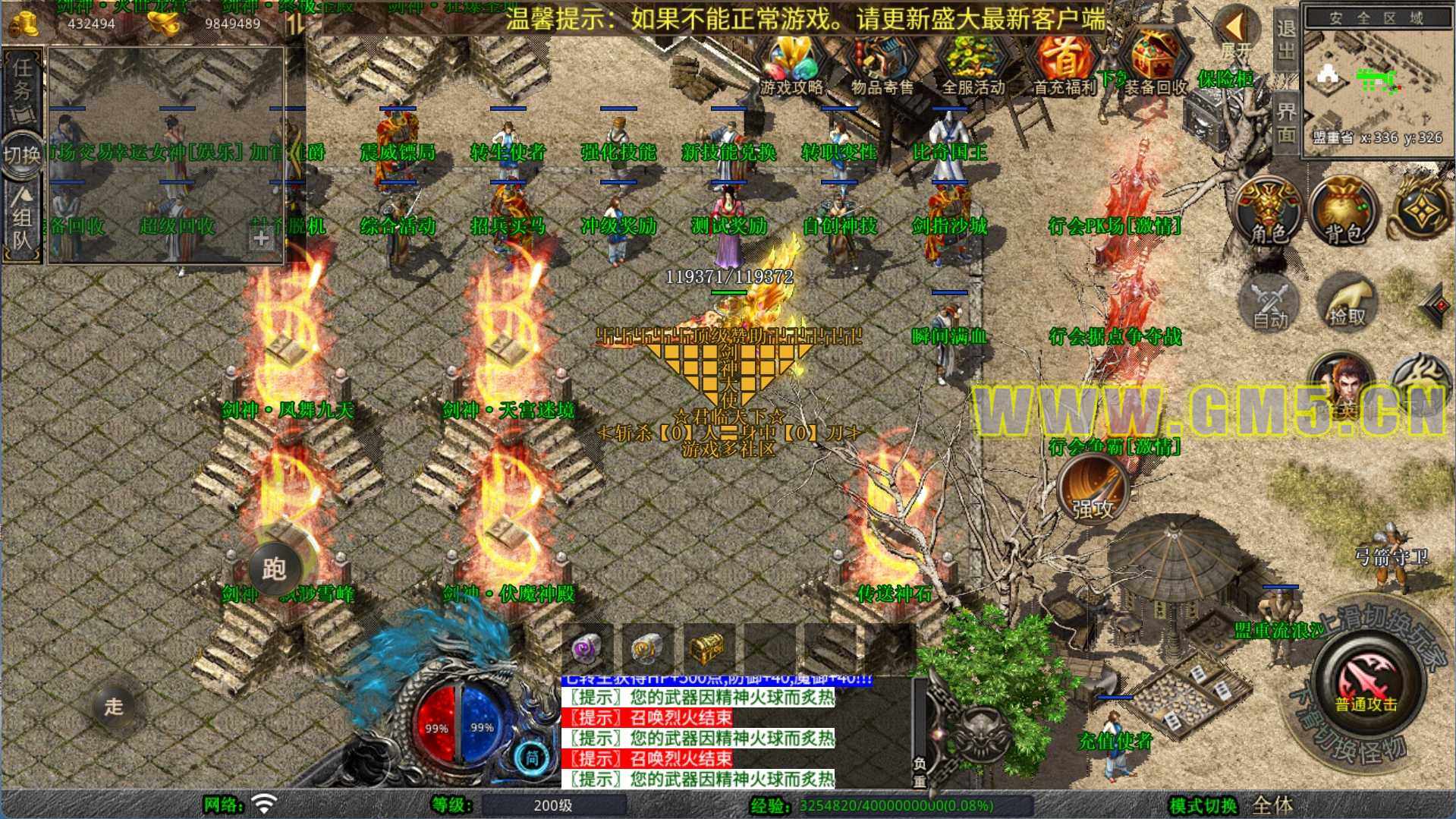Open the 装备回收 equipment recycle chest
Image resolution: width=1456 pixels, height=819 pixels.
pos(1155,66)
